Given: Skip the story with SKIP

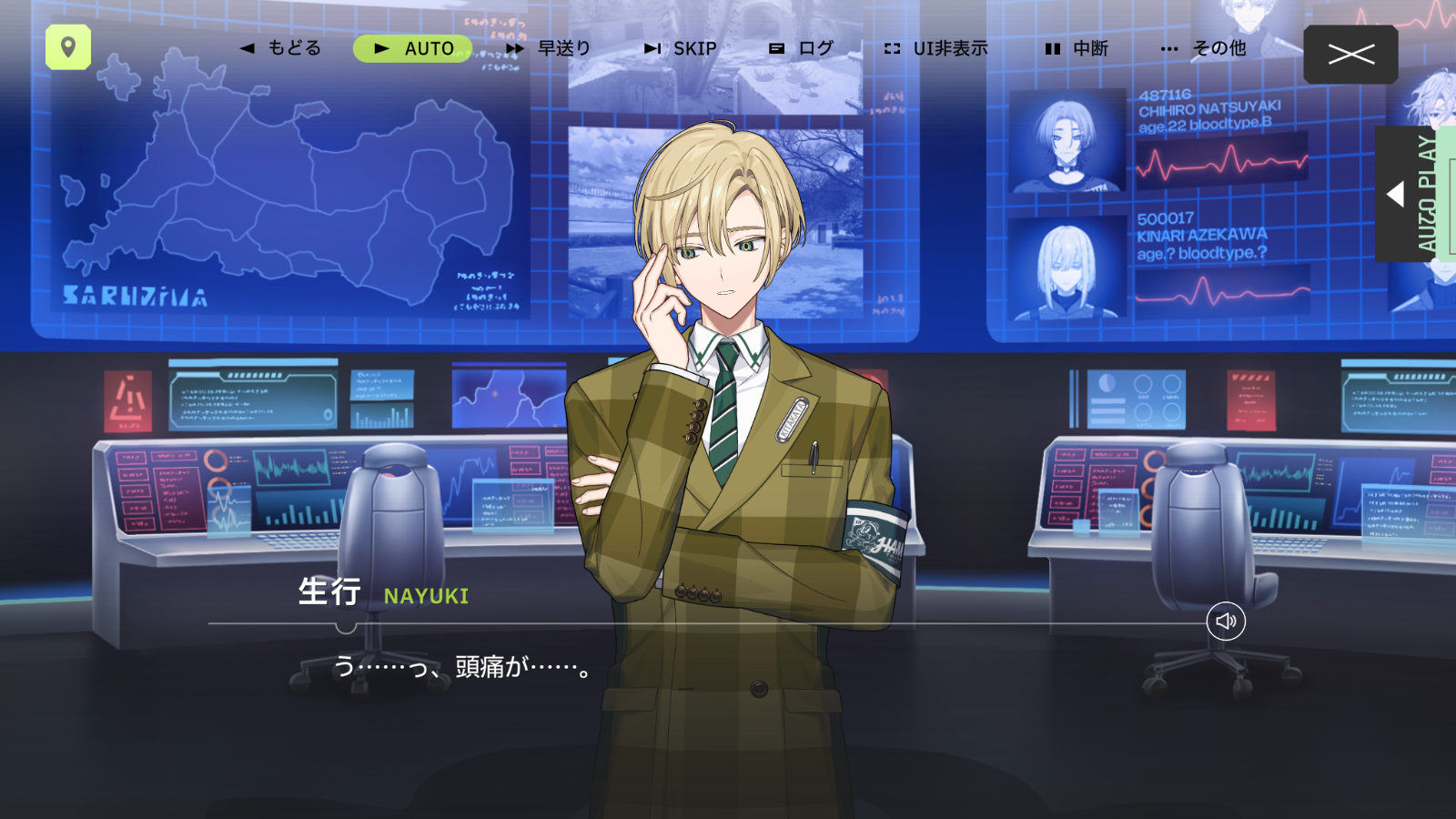Looking at the screenshot, I should 681,48.
